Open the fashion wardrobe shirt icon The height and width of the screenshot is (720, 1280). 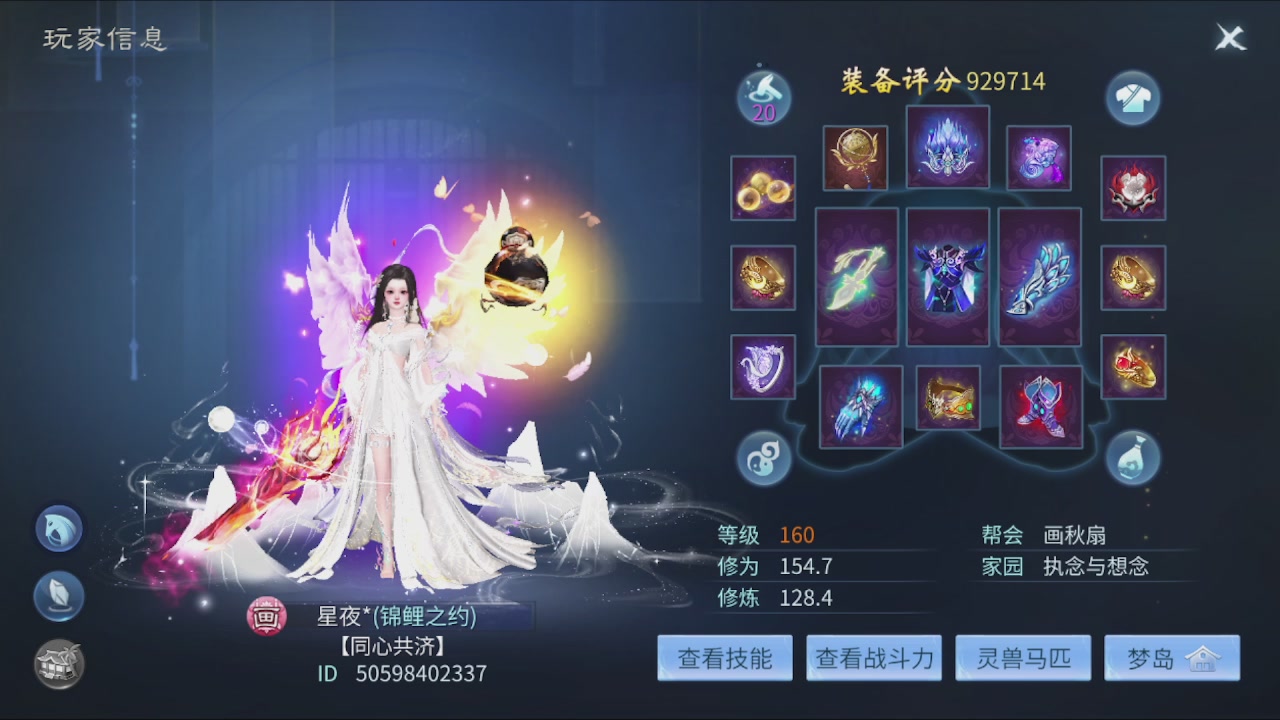tap(1133, 99)
